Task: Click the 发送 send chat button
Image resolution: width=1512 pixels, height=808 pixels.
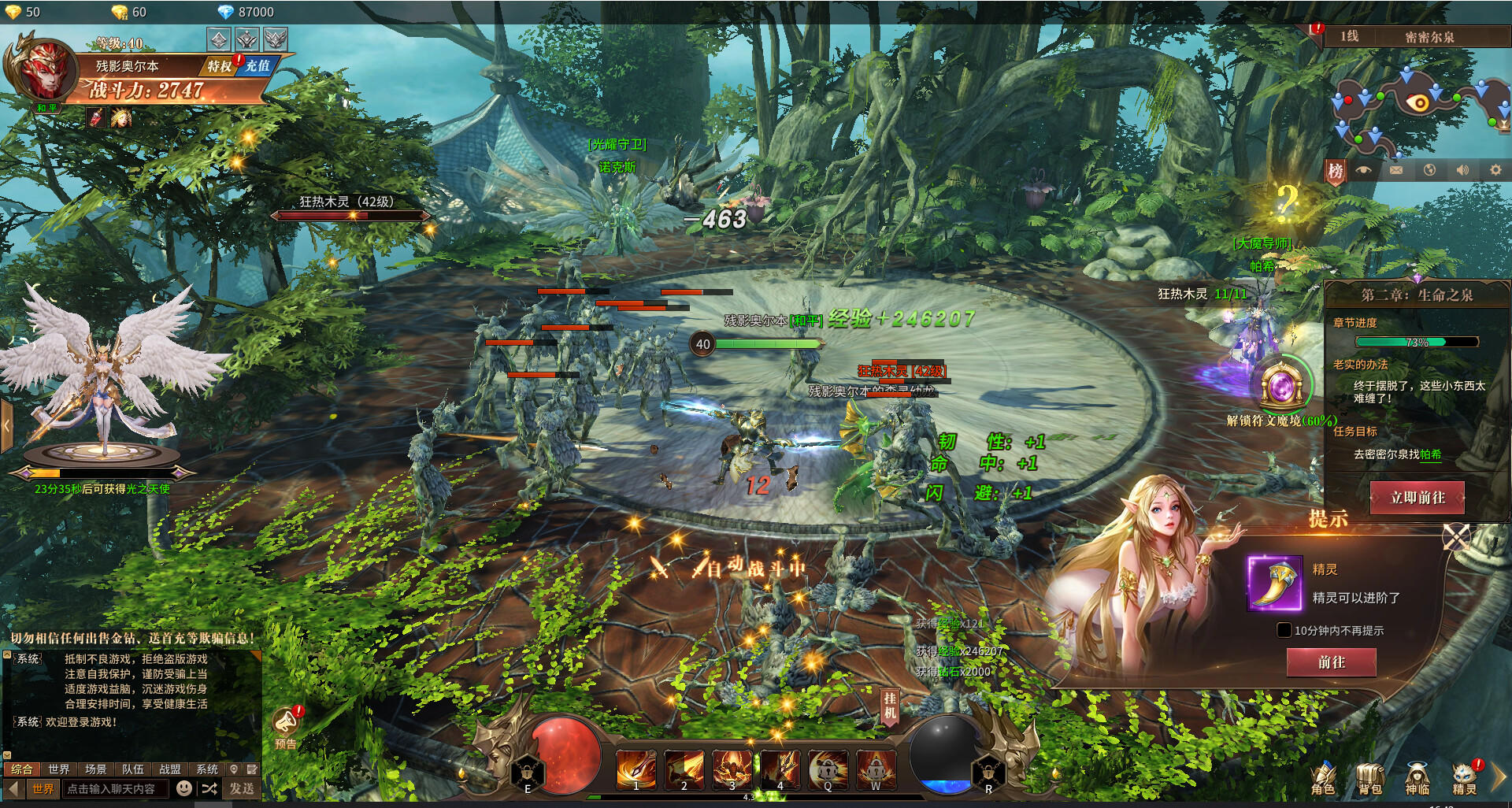Action: point(242,788)
